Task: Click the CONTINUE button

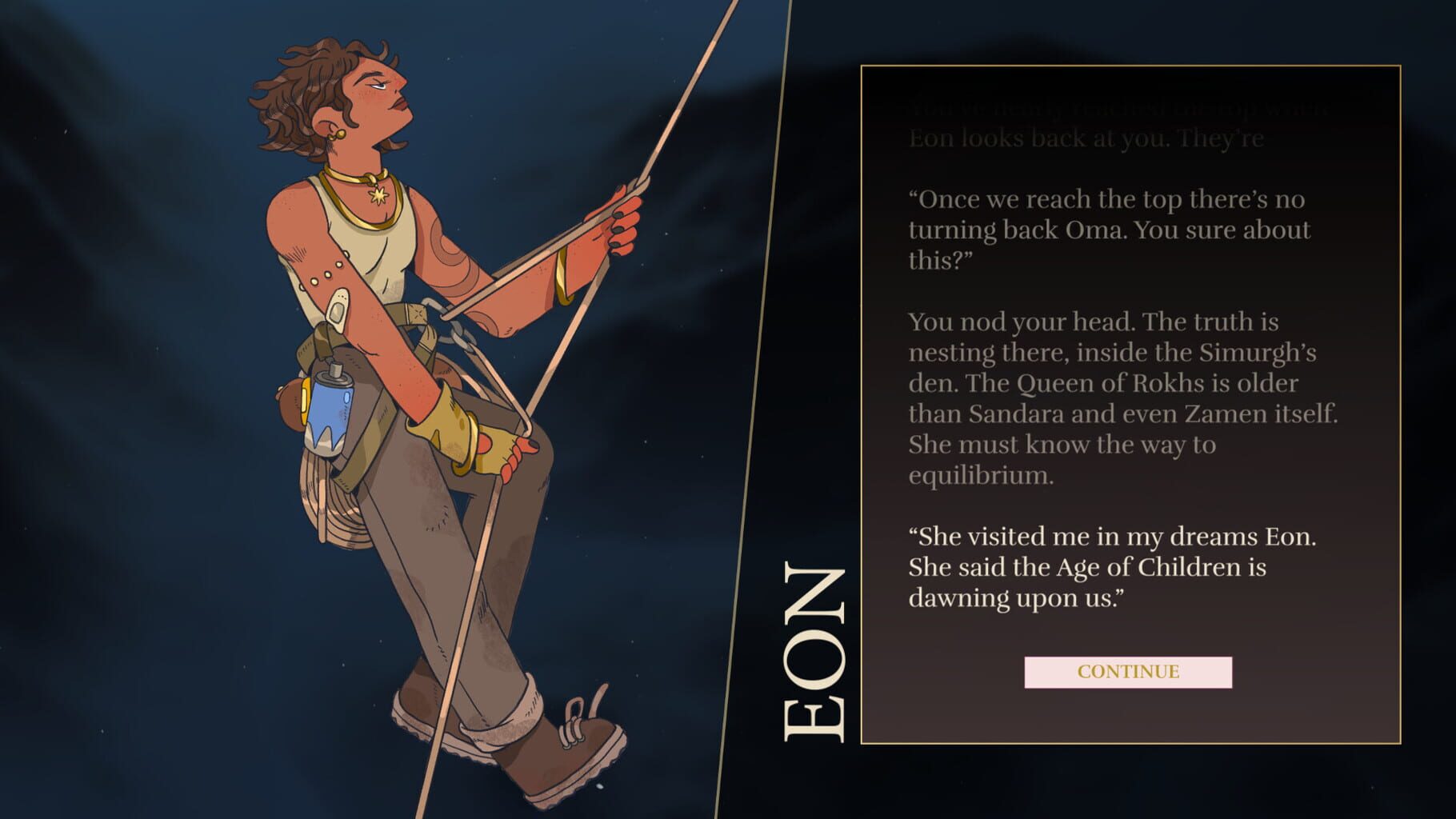Action: 1130,672
